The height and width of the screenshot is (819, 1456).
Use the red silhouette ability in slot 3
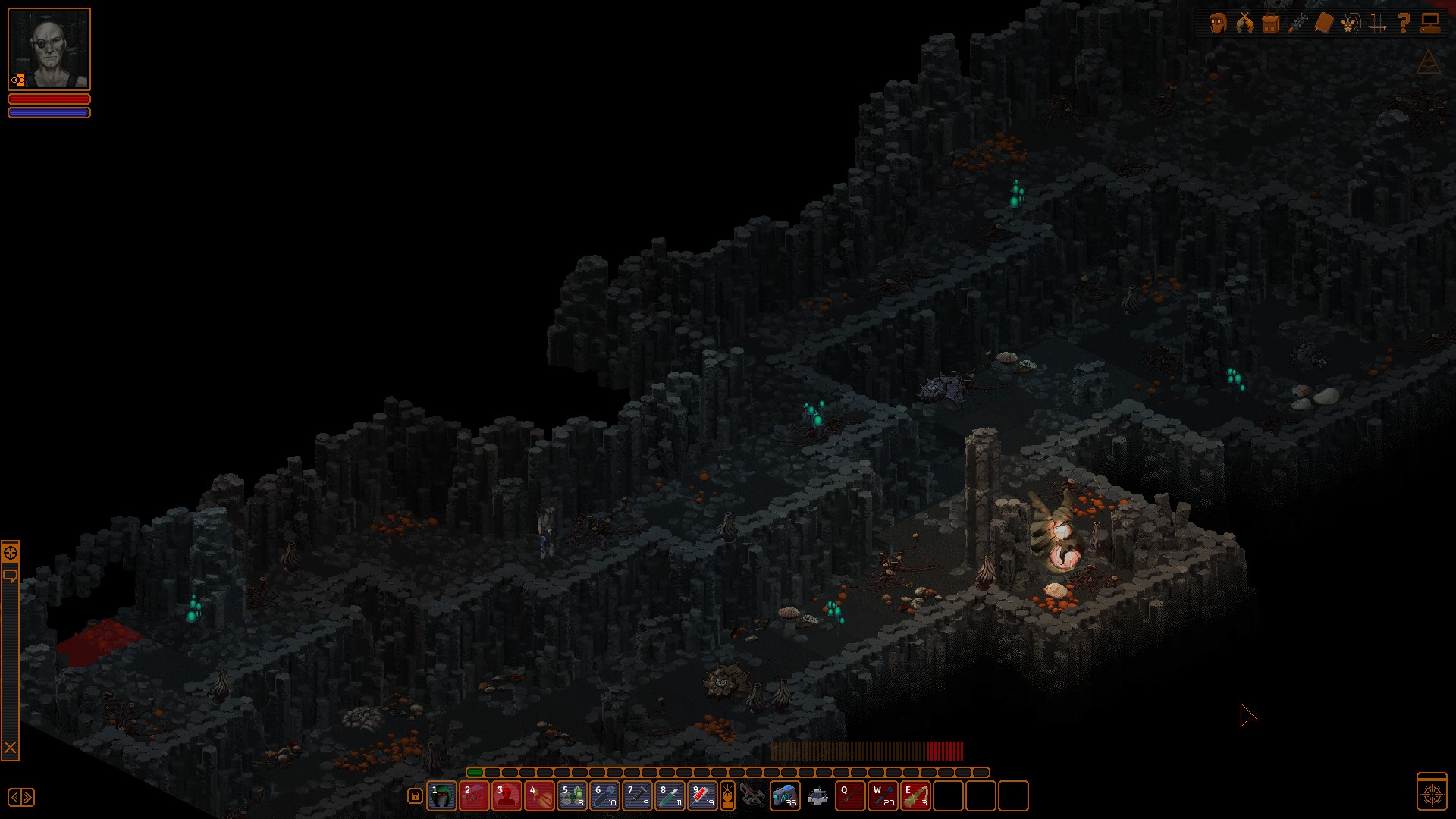coord(507,796)
